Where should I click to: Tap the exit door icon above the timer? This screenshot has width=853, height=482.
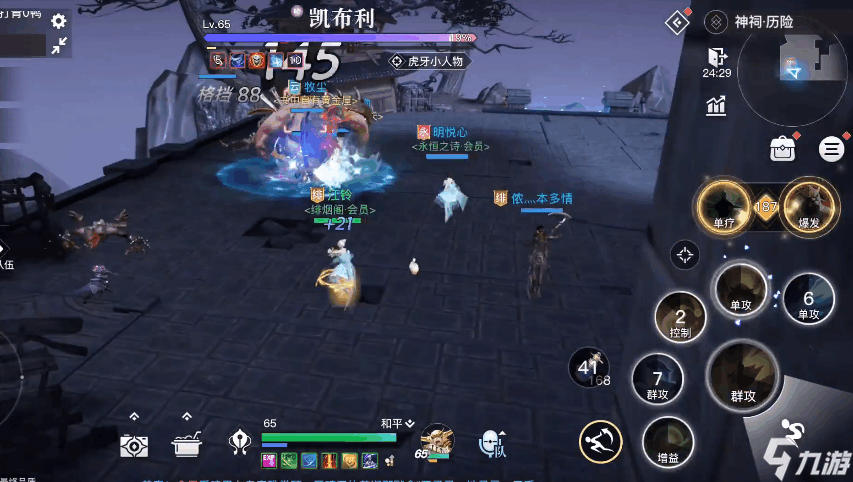715,56
